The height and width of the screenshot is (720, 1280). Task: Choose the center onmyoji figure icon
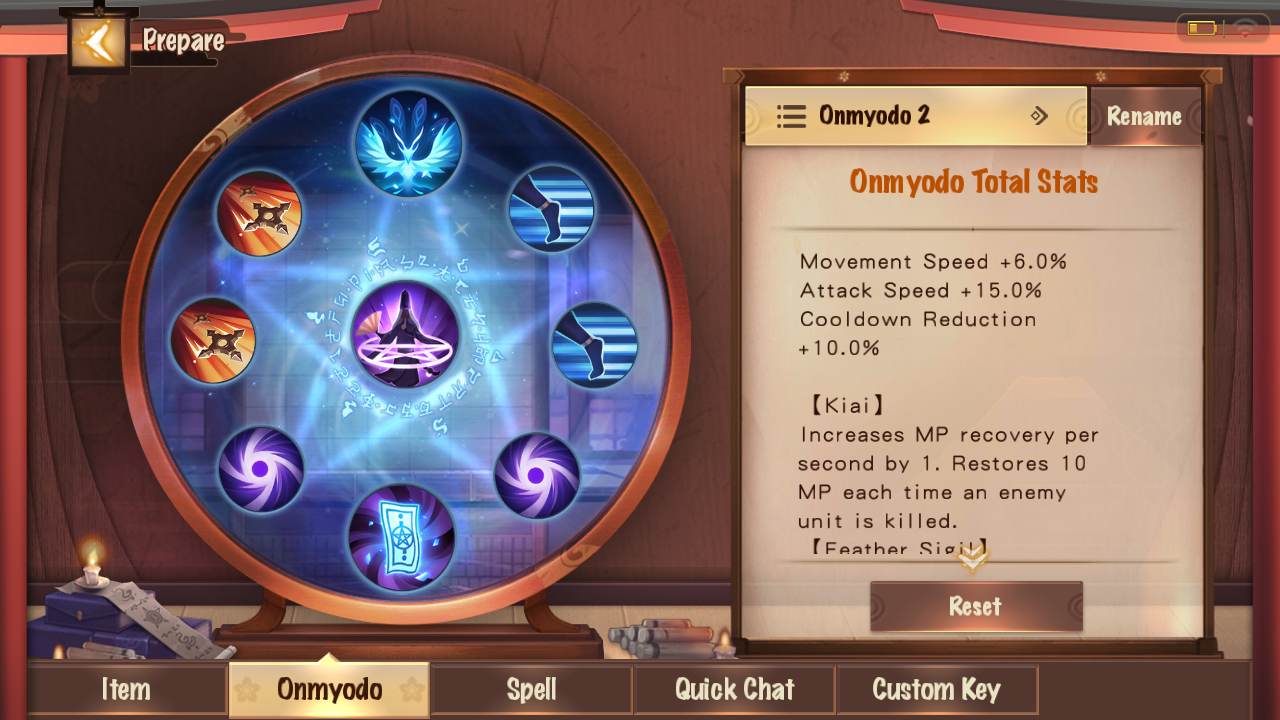405,335
